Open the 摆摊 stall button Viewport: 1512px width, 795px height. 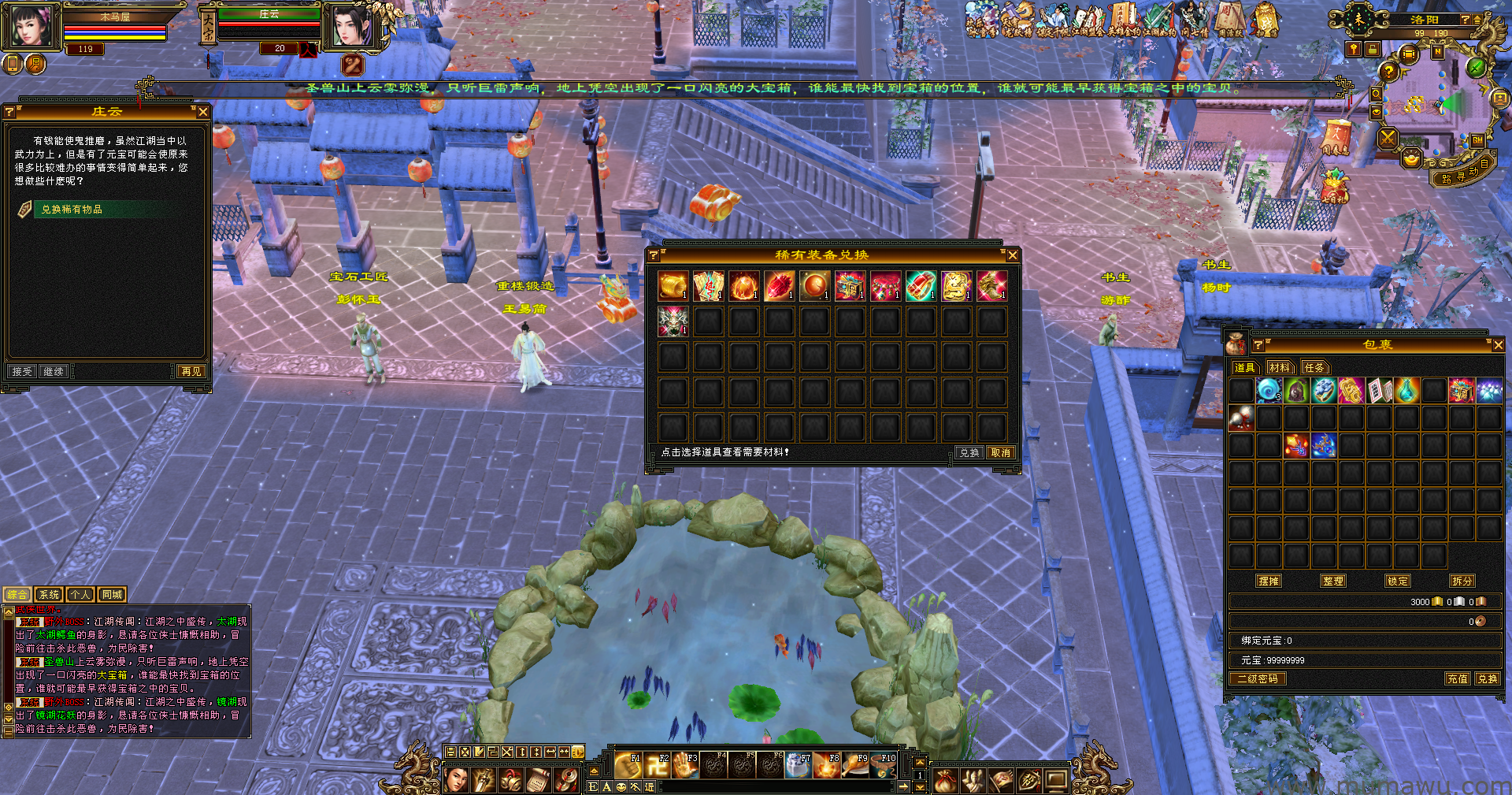(1269, 581)
